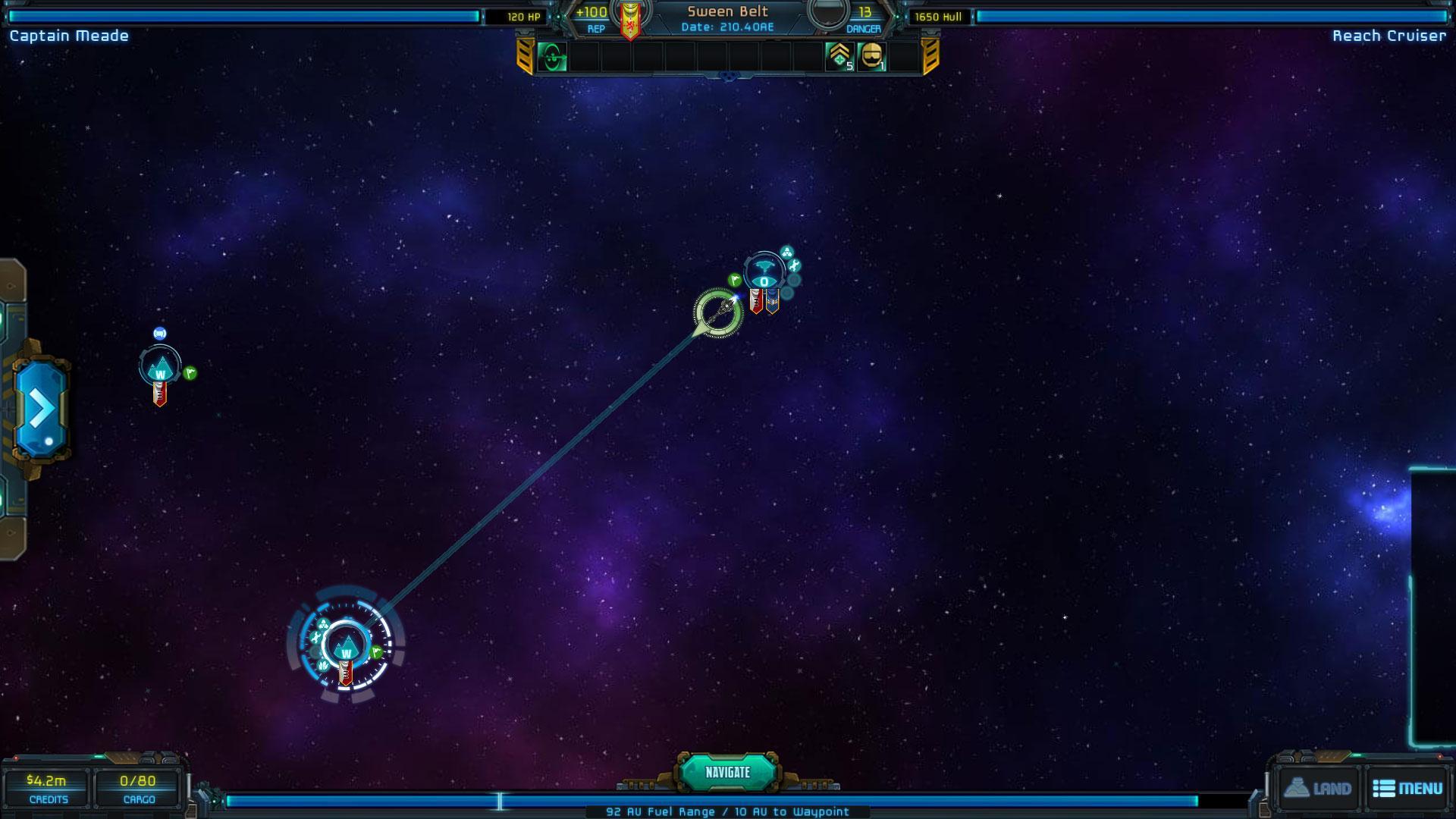
Task: Click the Sween Belt system name
Action: coord(726,11)
